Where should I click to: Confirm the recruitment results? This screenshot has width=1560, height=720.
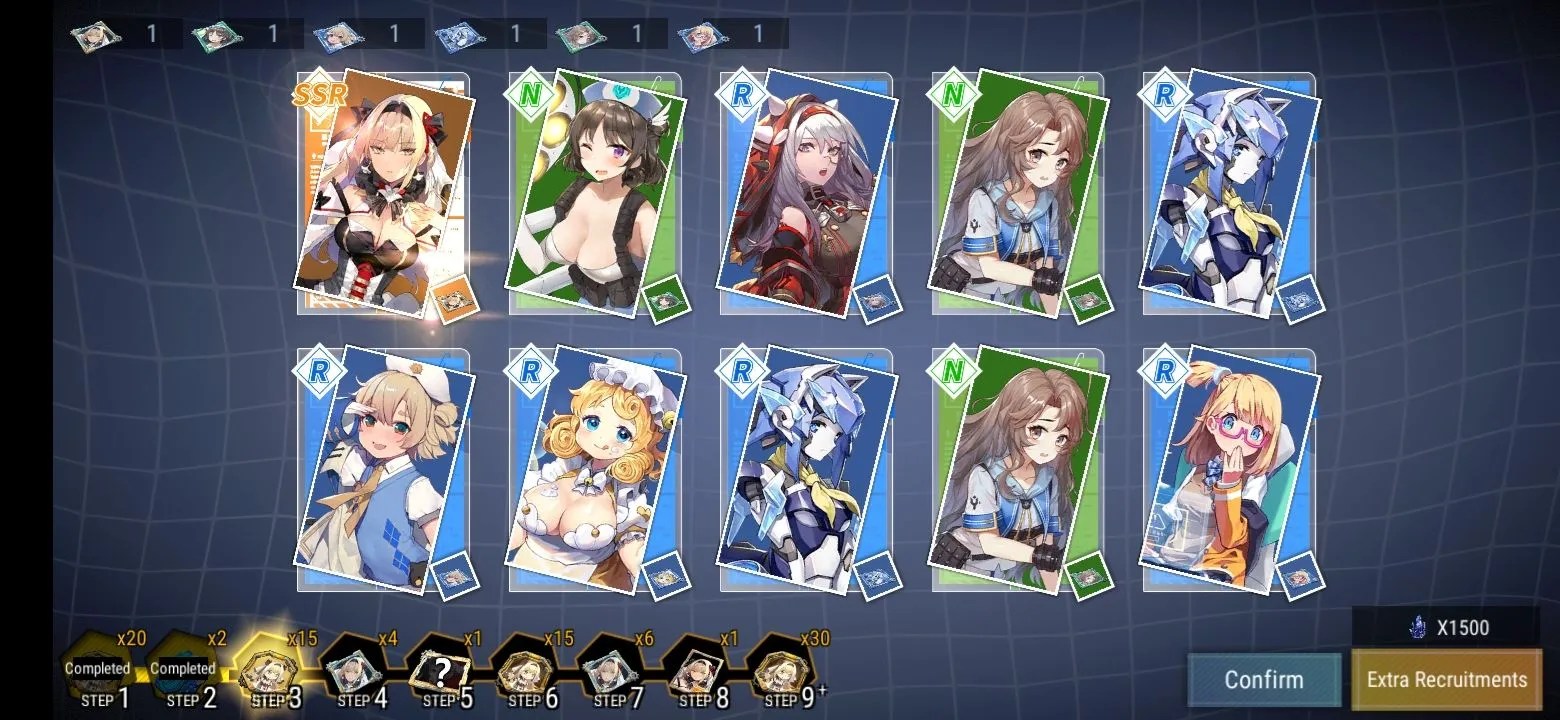[1264, 680]
